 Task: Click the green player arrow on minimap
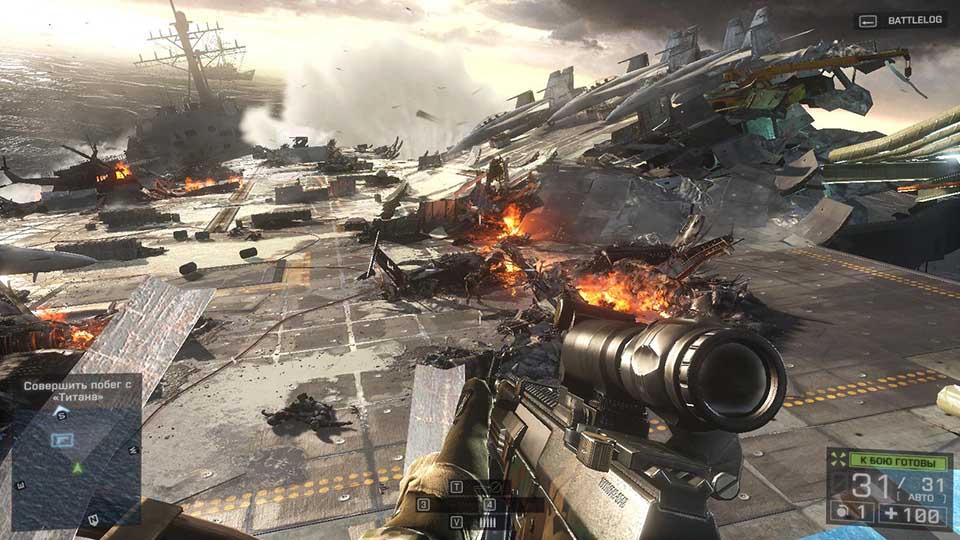click(77, 467)
